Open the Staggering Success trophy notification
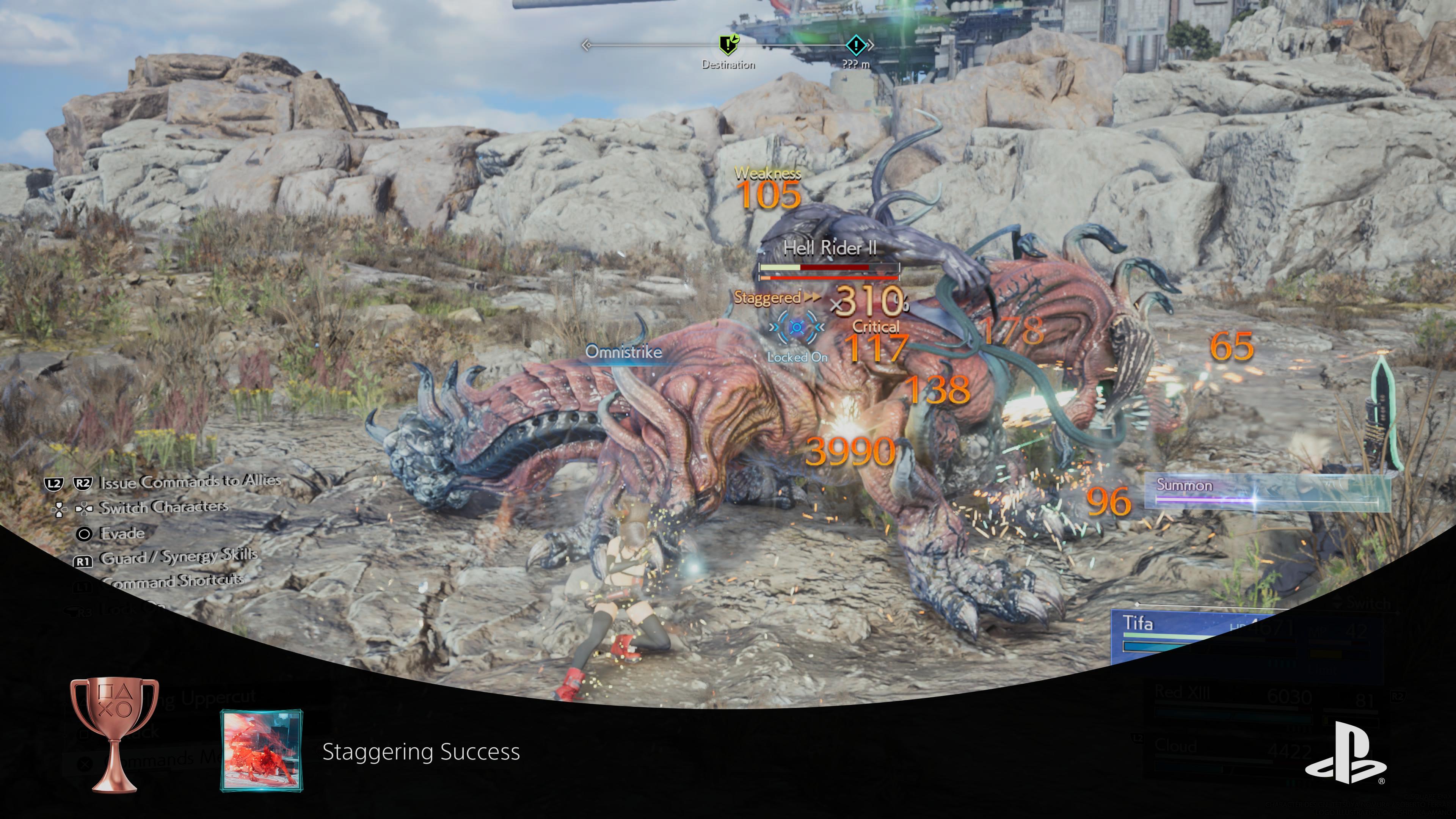This screenshot has height=819, width=1456. click(x=420, y=752)
